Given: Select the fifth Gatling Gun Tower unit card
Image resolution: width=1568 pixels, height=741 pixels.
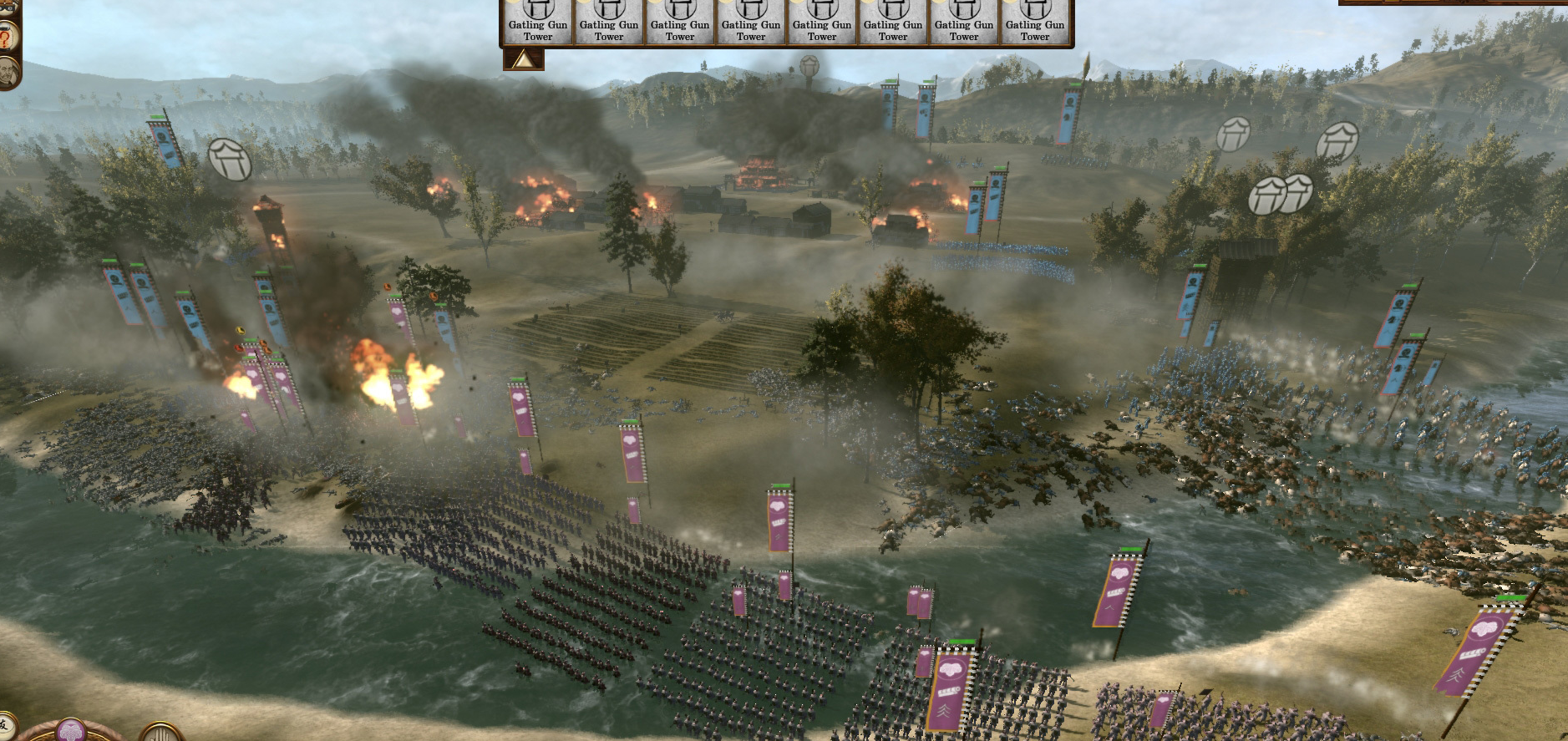Looking at the screenshot, I should pos(822,21).
